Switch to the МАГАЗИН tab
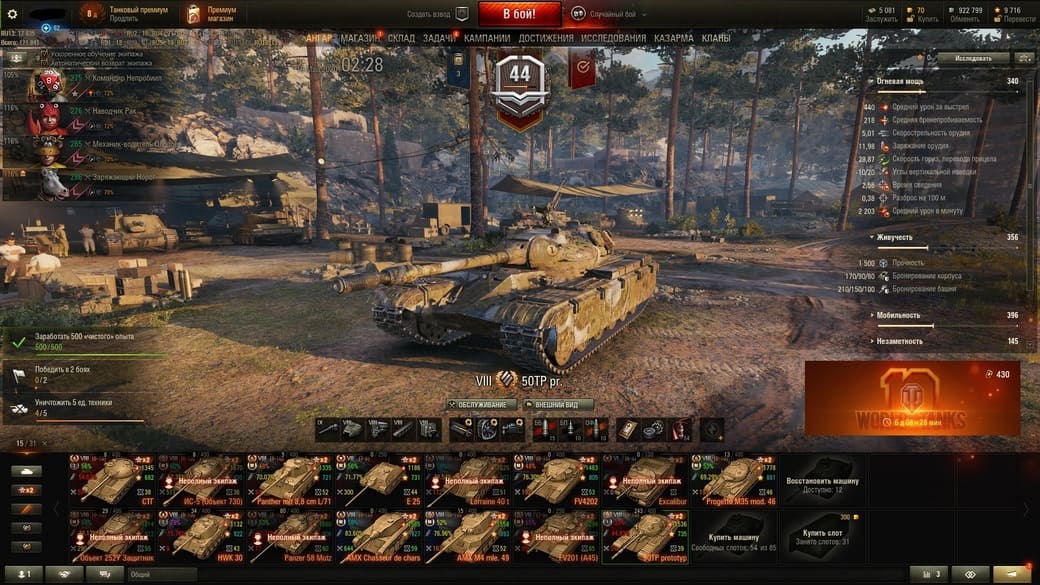 pyautogui.click(x=359, y=38)
